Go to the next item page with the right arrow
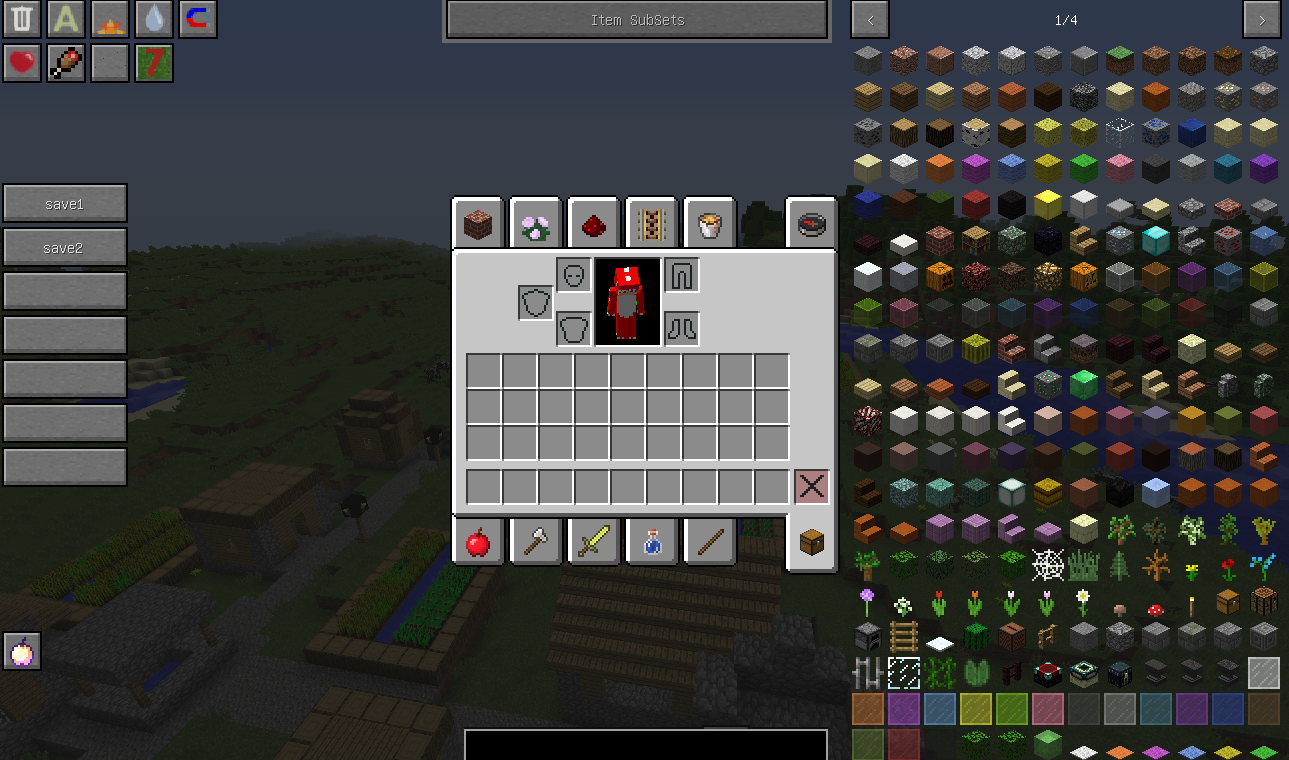This screenshot has width=1289, height=760. pos(1261,19)
